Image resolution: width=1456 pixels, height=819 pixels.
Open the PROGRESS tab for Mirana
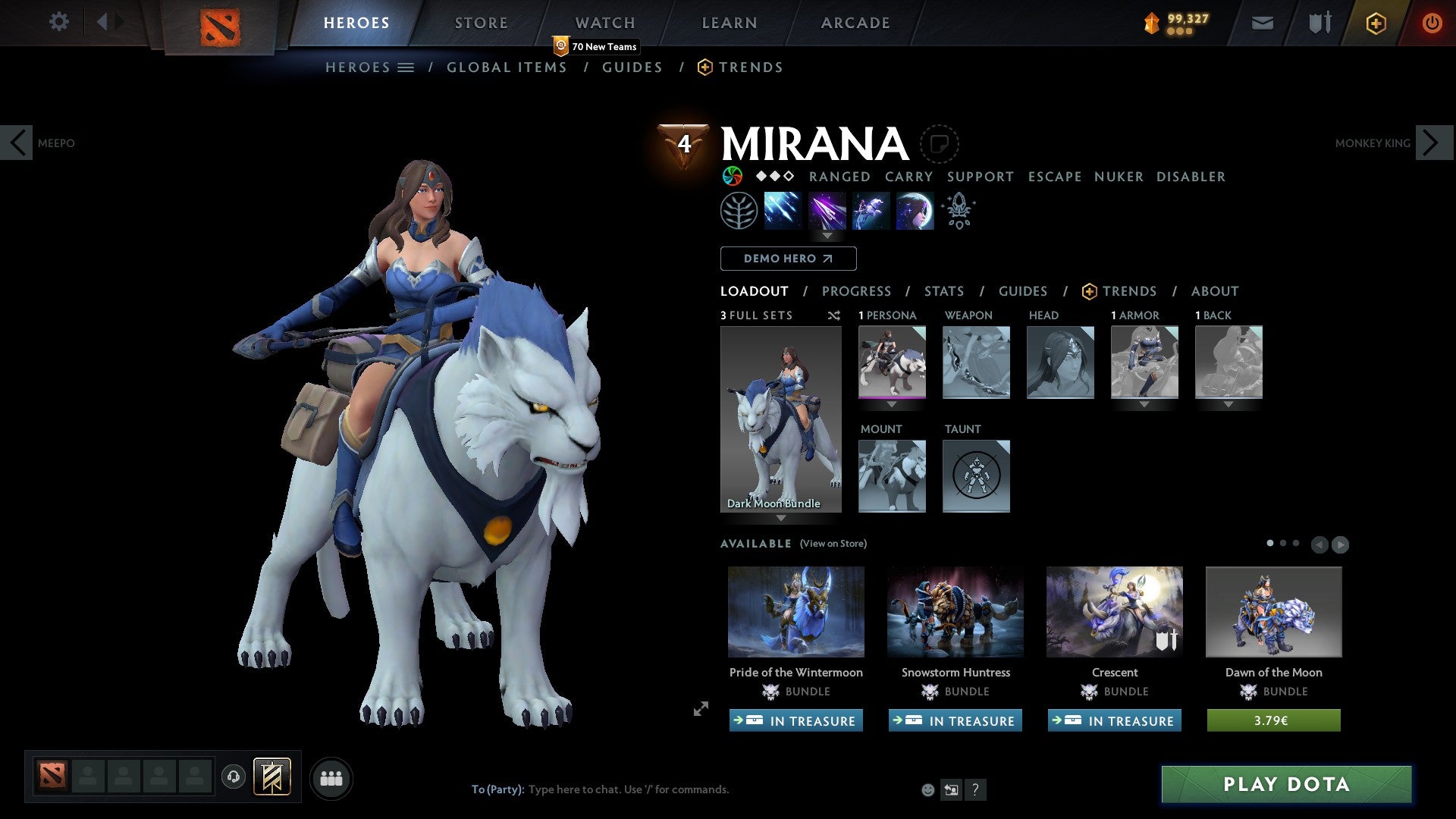click(857, 291)
